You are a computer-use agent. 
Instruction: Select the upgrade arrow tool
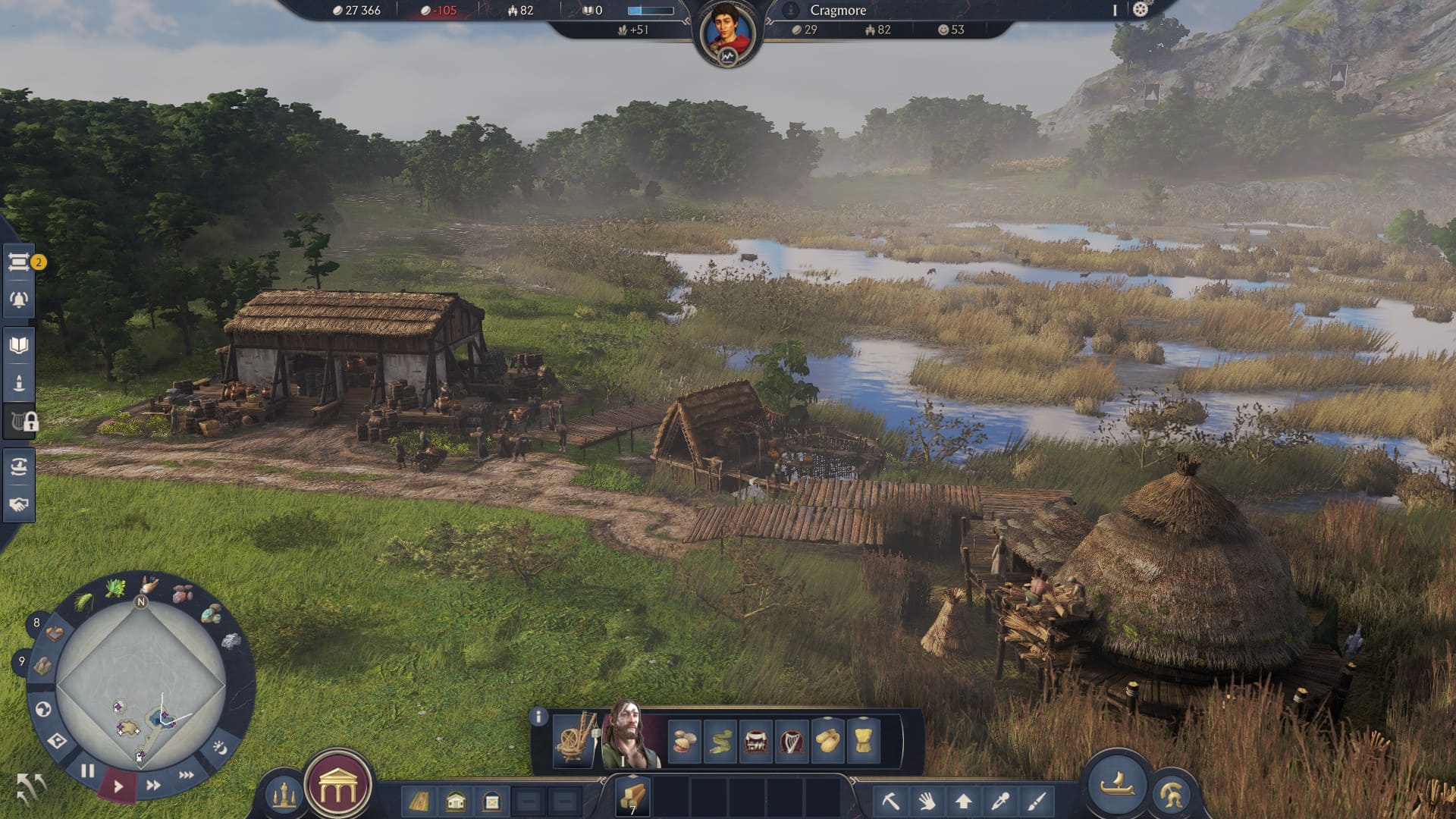coord(963,801)
